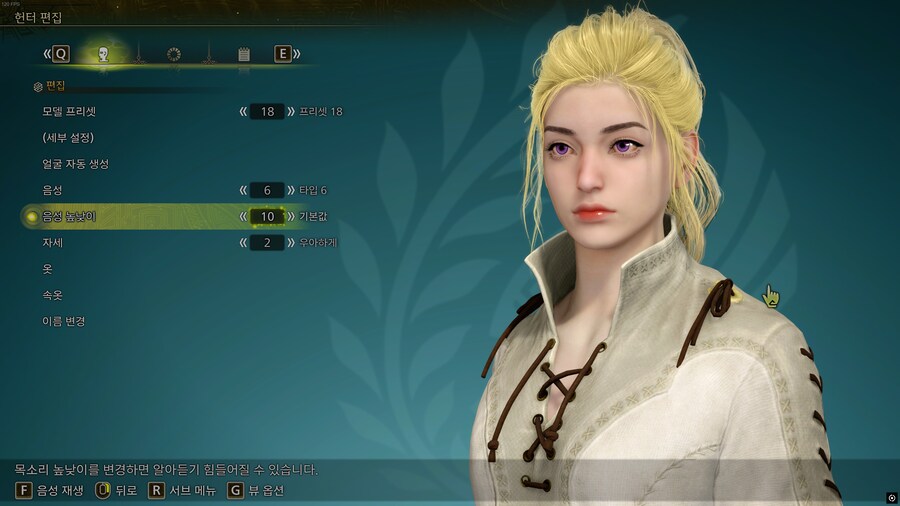The width and height of the screenshot is (900, 506).
Task: Go to the next voice type
Action: point(291,189)
